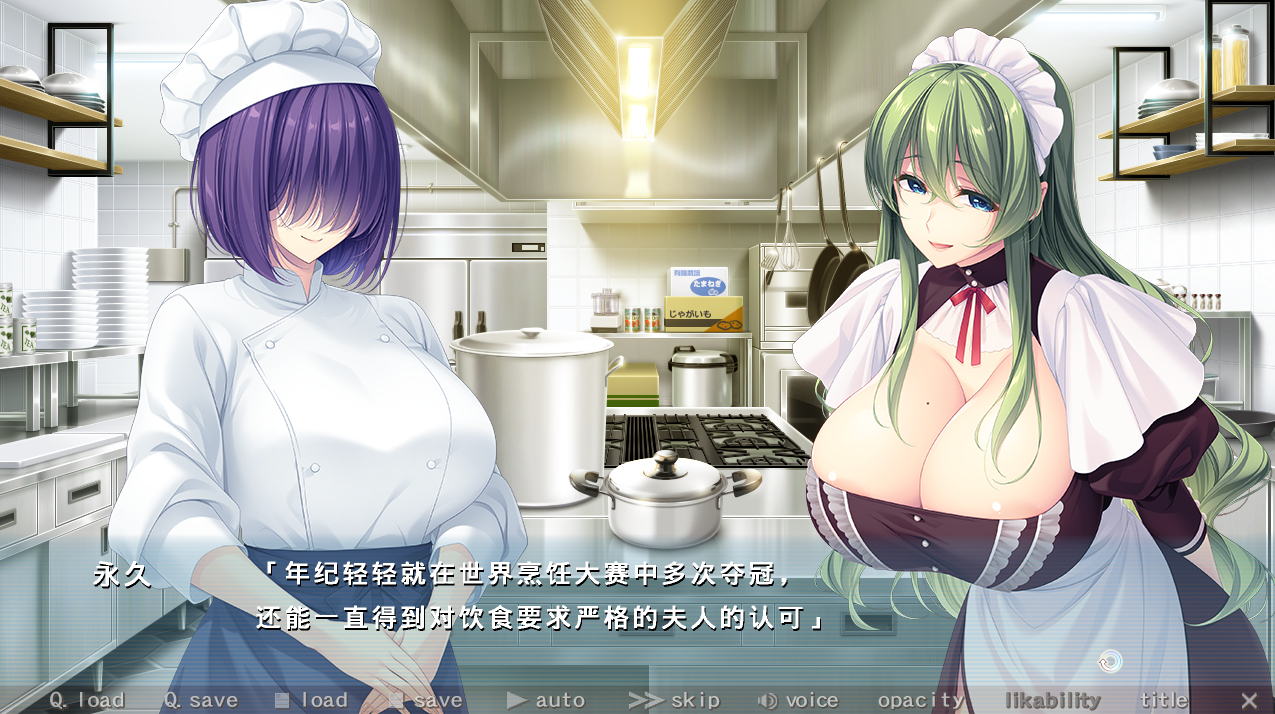Quick save with the Q.save button
Viewport: 1275px width, 714px height.
click(x=201, y=700)
